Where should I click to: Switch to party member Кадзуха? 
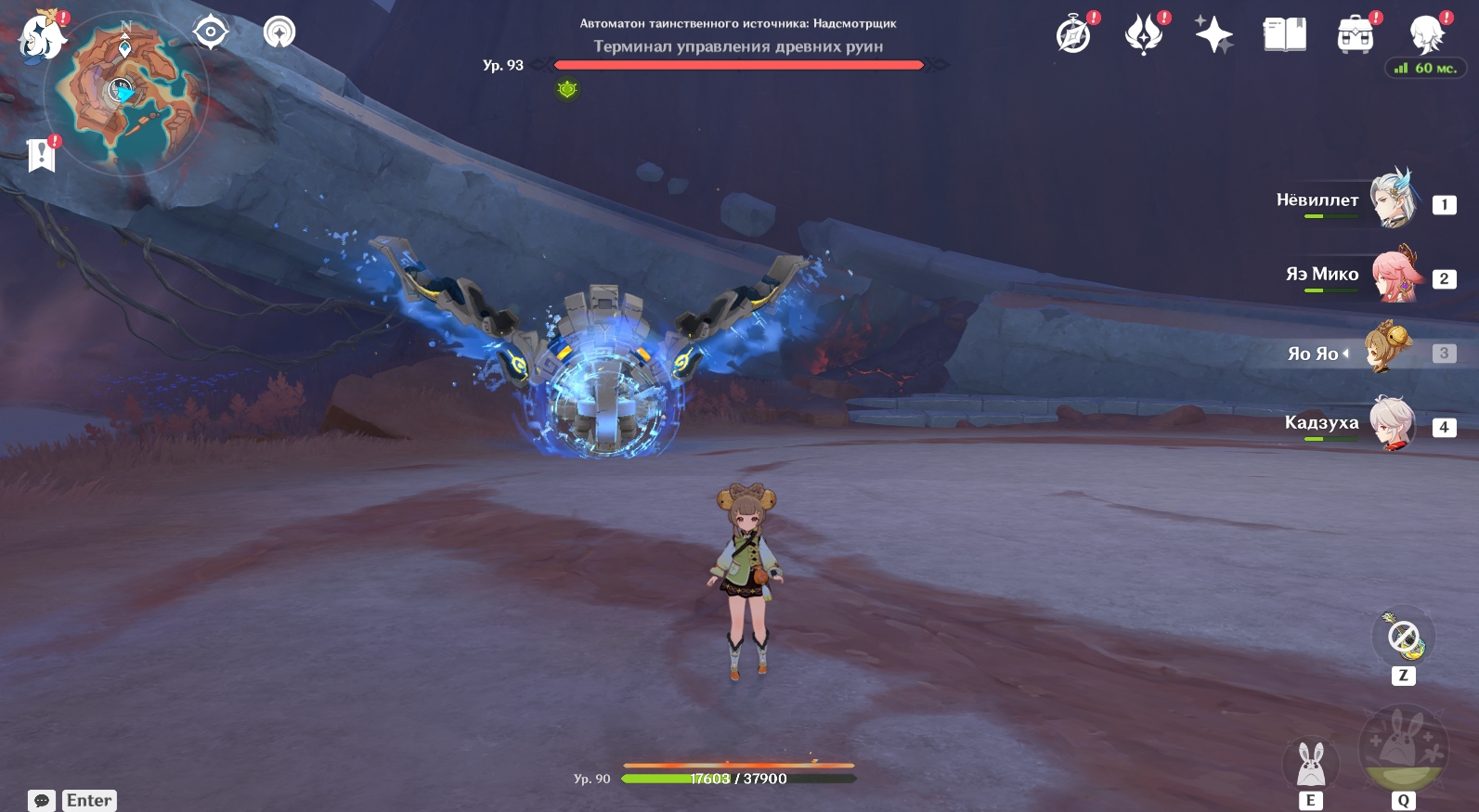[x=1393, y=423]
